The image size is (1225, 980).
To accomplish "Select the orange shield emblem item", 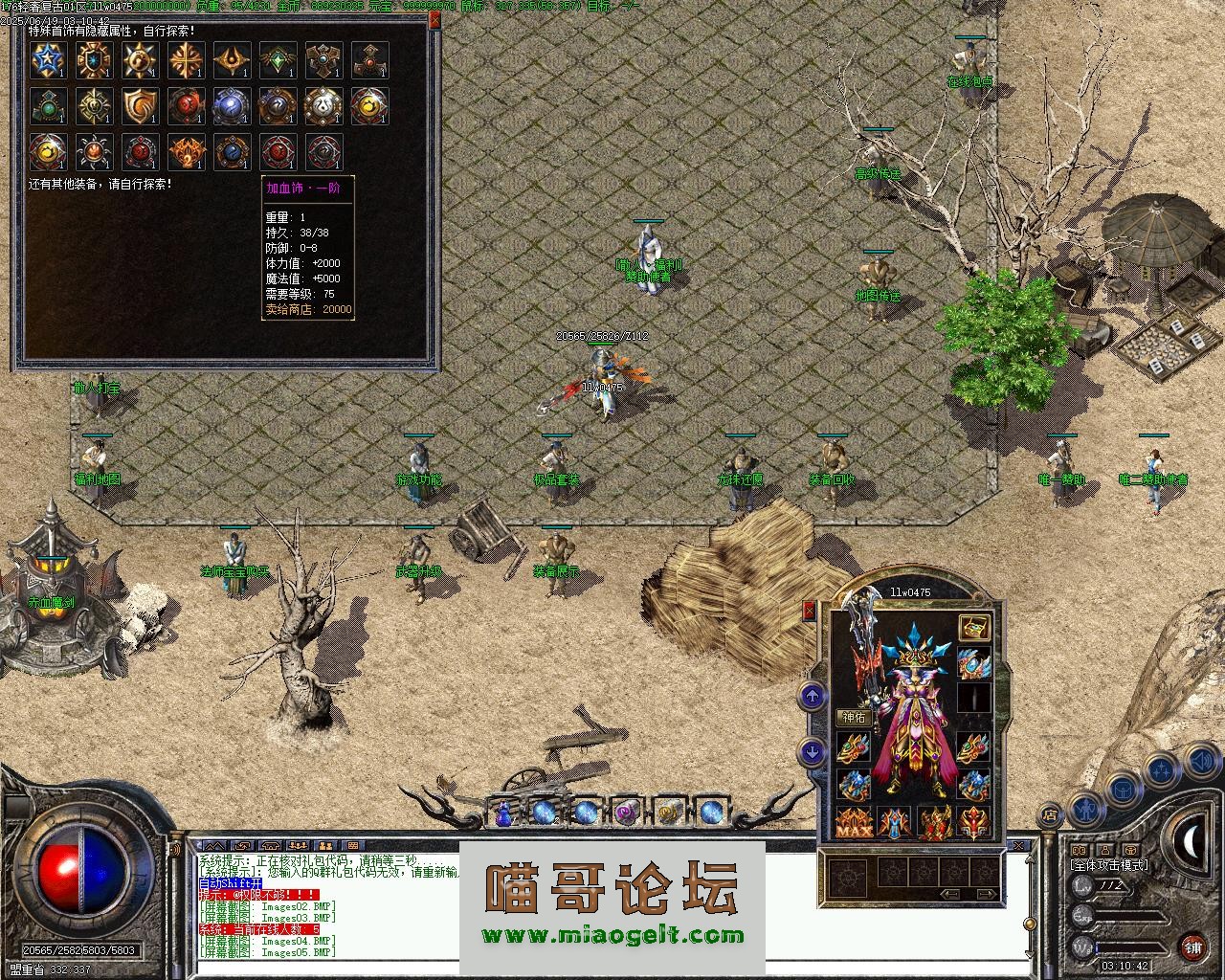I will coord(140,106).
